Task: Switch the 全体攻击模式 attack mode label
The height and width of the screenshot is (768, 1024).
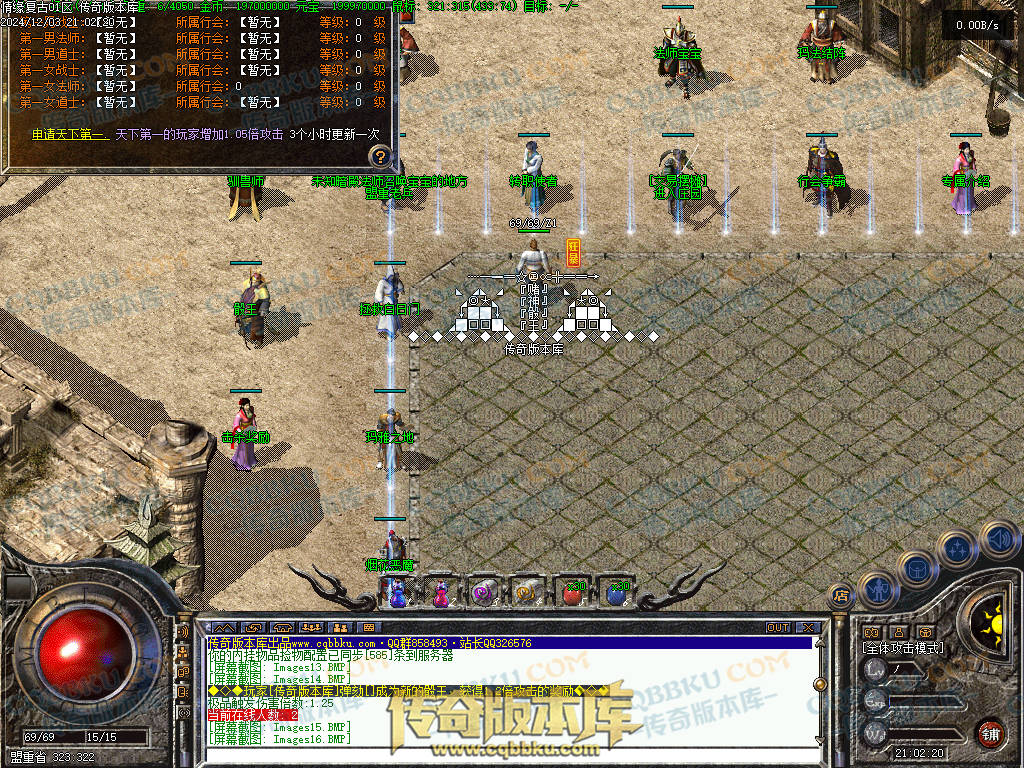Action: [903, 648]
